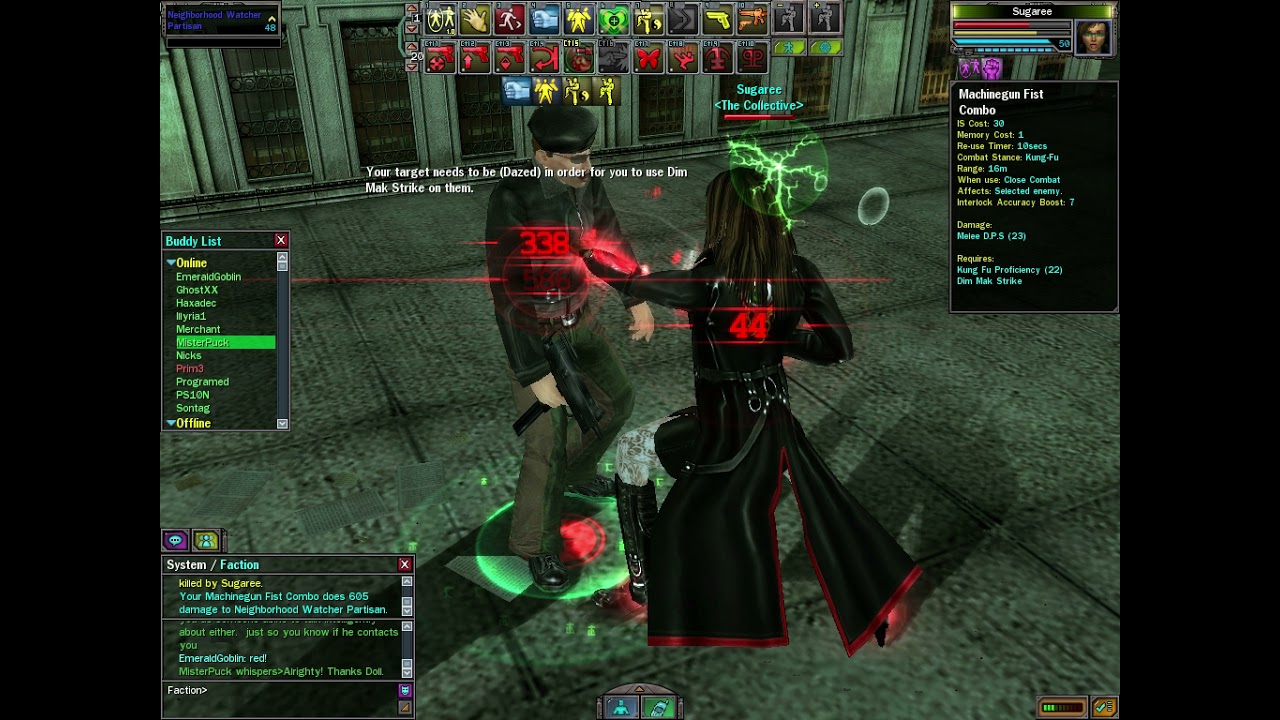Collapse the Online buddies group
This screenshot has height=720, width=1280.
pos(171,263)
